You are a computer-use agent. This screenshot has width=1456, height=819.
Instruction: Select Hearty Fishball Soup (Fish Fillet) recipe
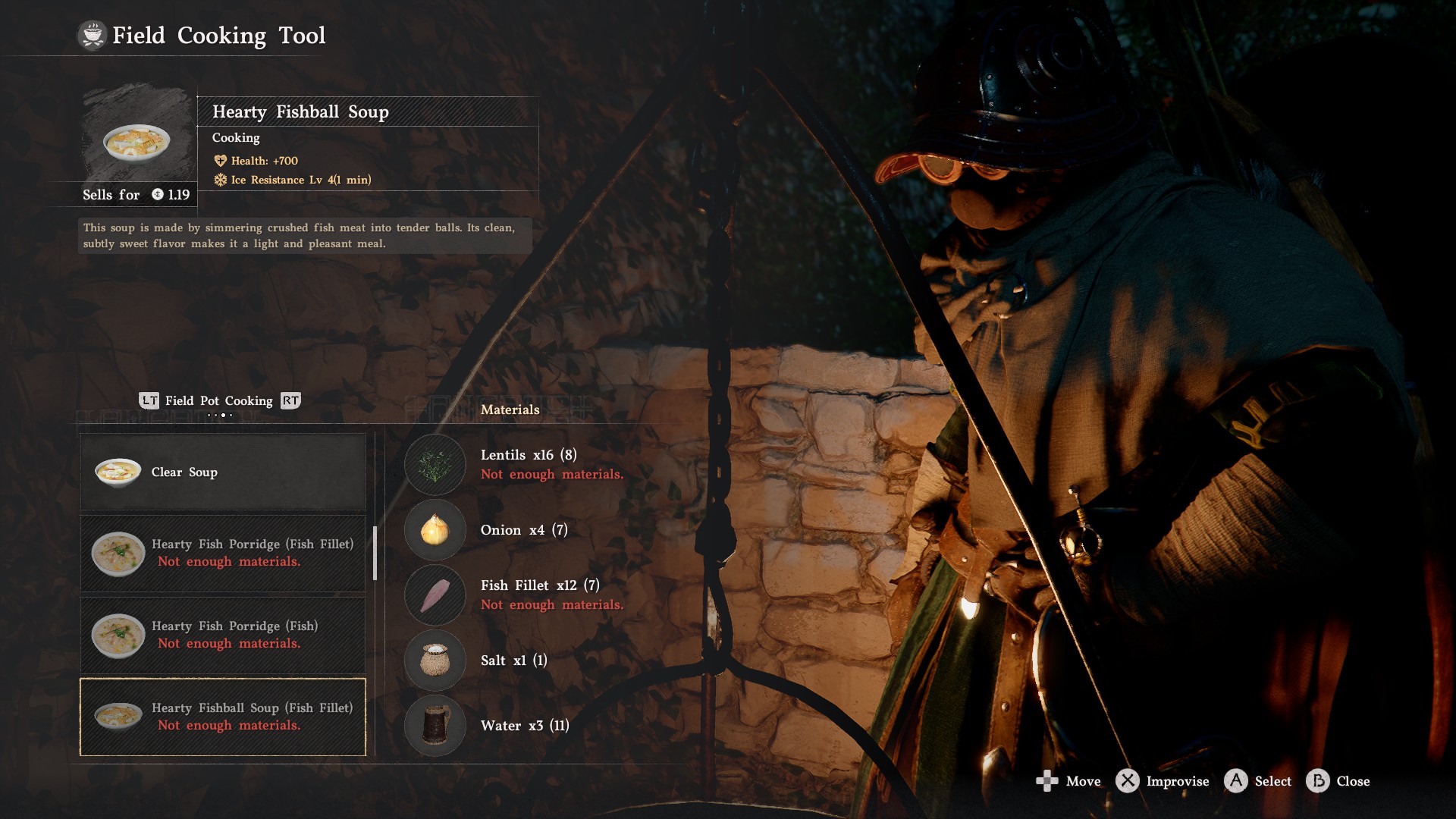[223, 717]
